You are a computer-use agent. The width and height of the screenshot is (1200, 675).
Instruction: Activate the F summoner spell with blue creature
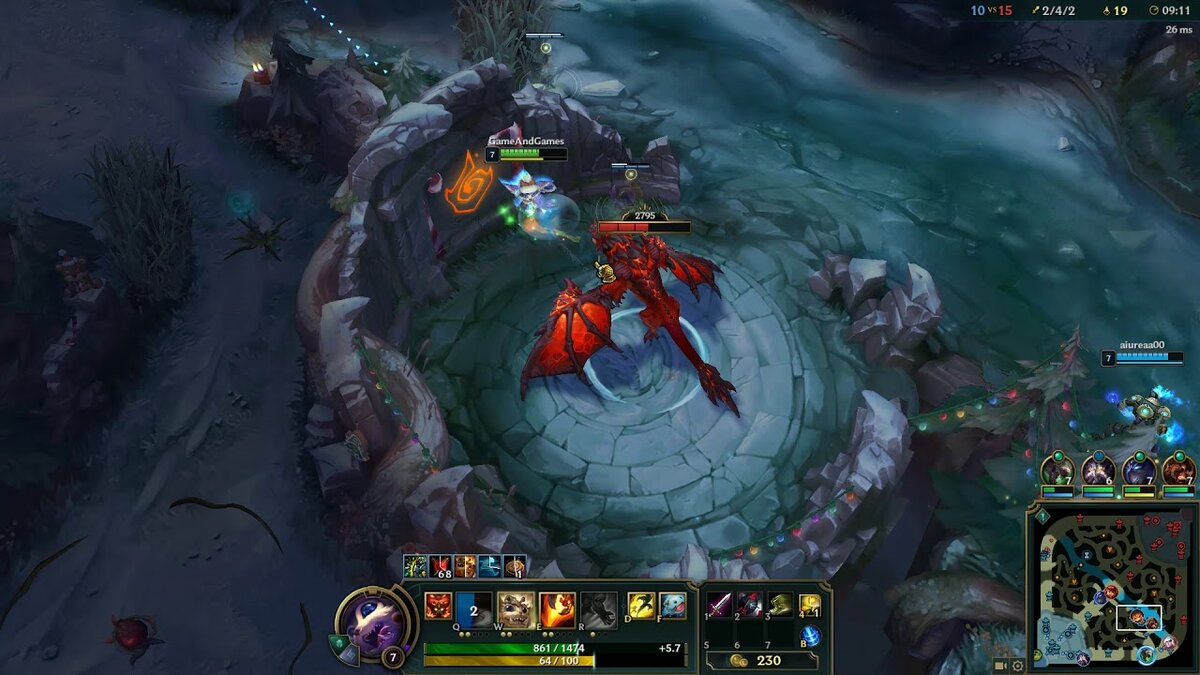672,605
